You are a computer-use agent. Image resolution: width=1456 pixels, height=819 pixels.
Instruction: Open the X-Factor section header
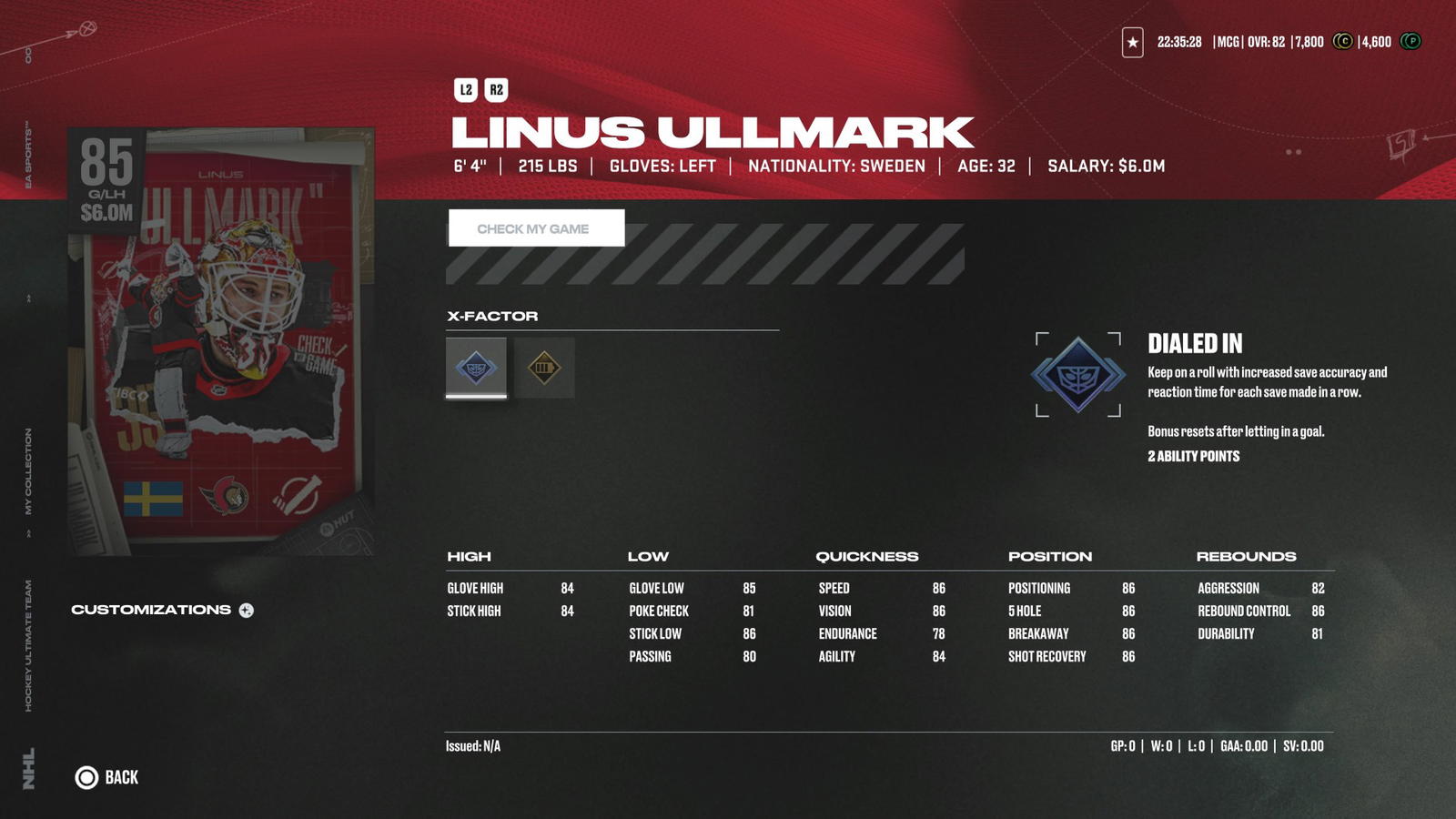coord(491,316)
